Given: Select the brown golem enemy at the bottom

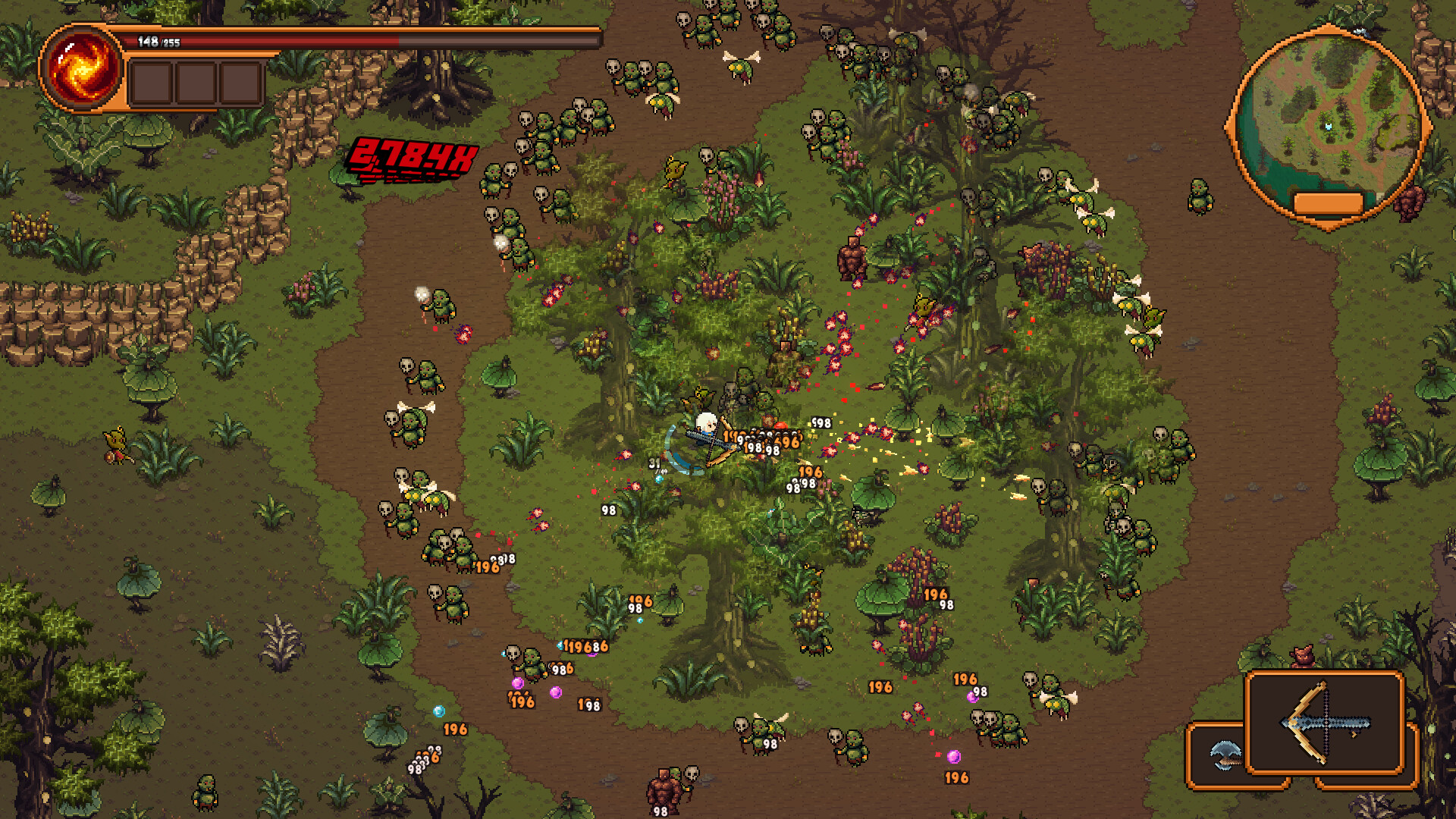Looking at the screenshot, I should click(x=661, y=789).
